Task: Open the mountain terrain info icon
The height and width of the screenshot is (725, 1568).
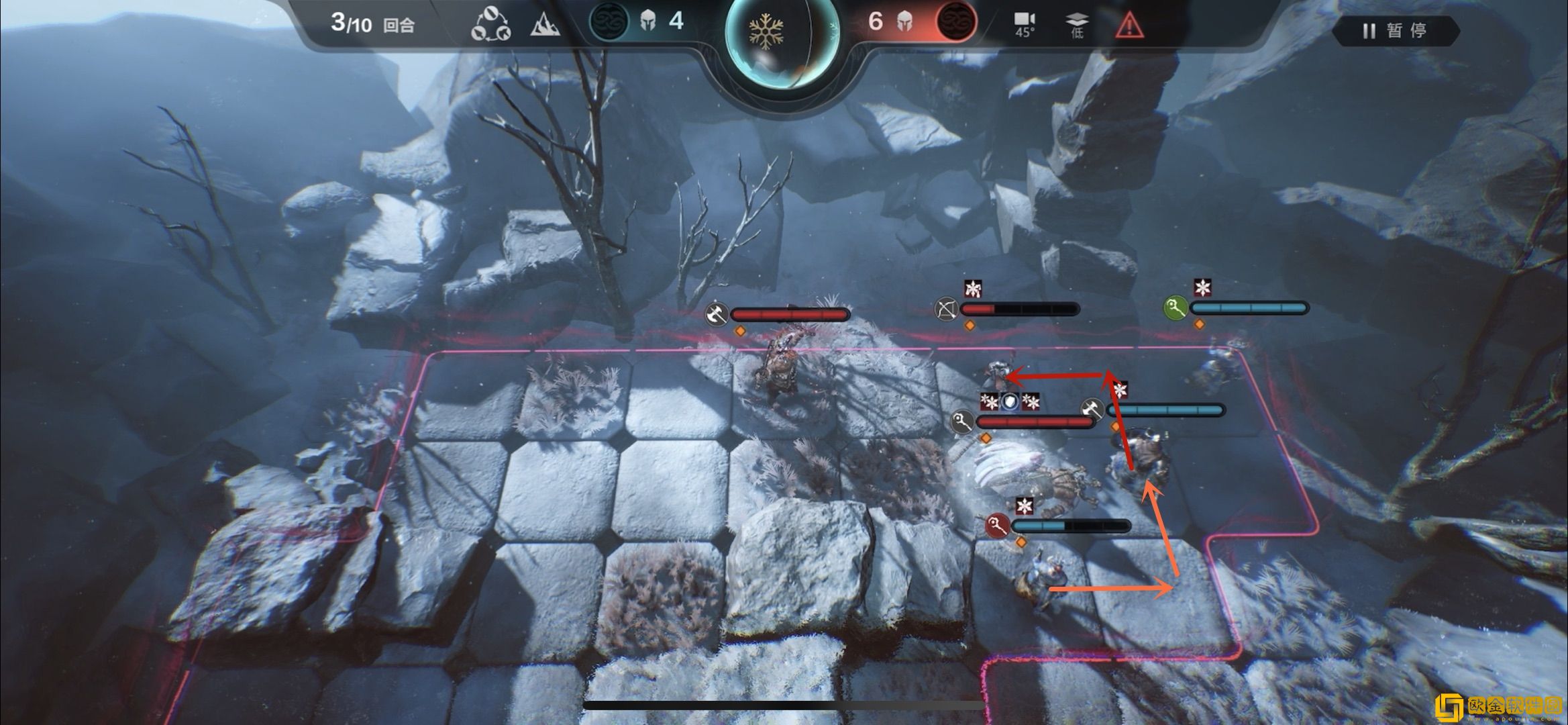Action: pyautogui.click(x=545, y=26)
